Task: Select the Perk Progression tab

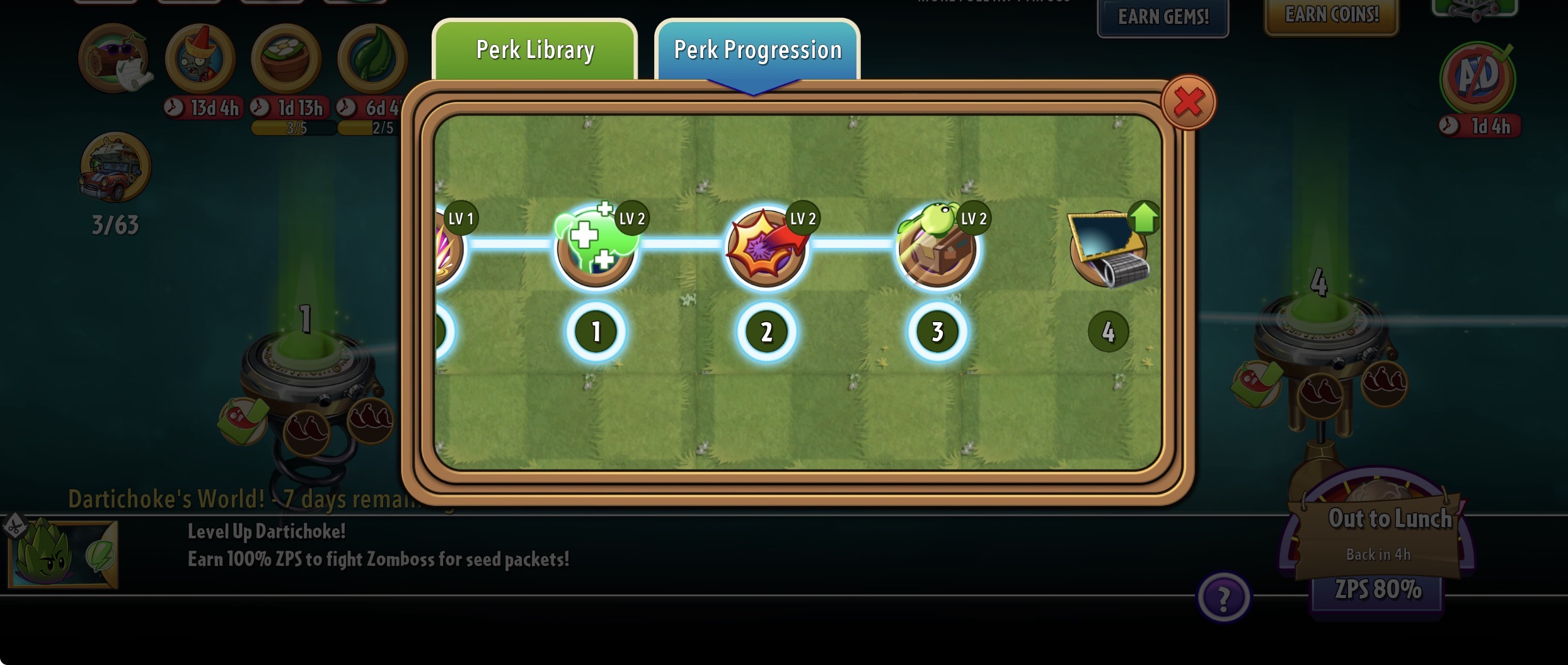Action: [757, 50]
